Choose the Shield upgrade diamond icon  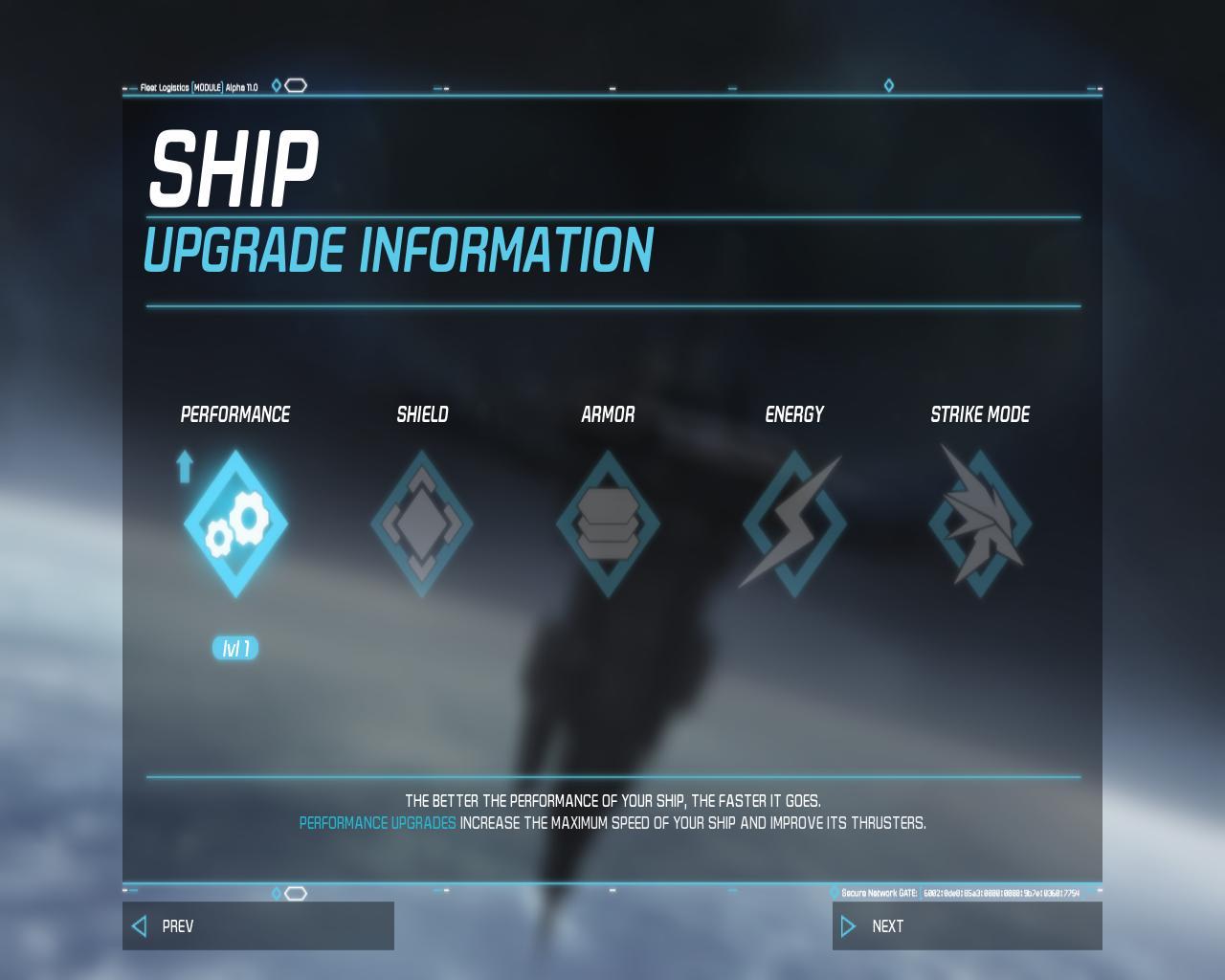click(x=421, y=524)
